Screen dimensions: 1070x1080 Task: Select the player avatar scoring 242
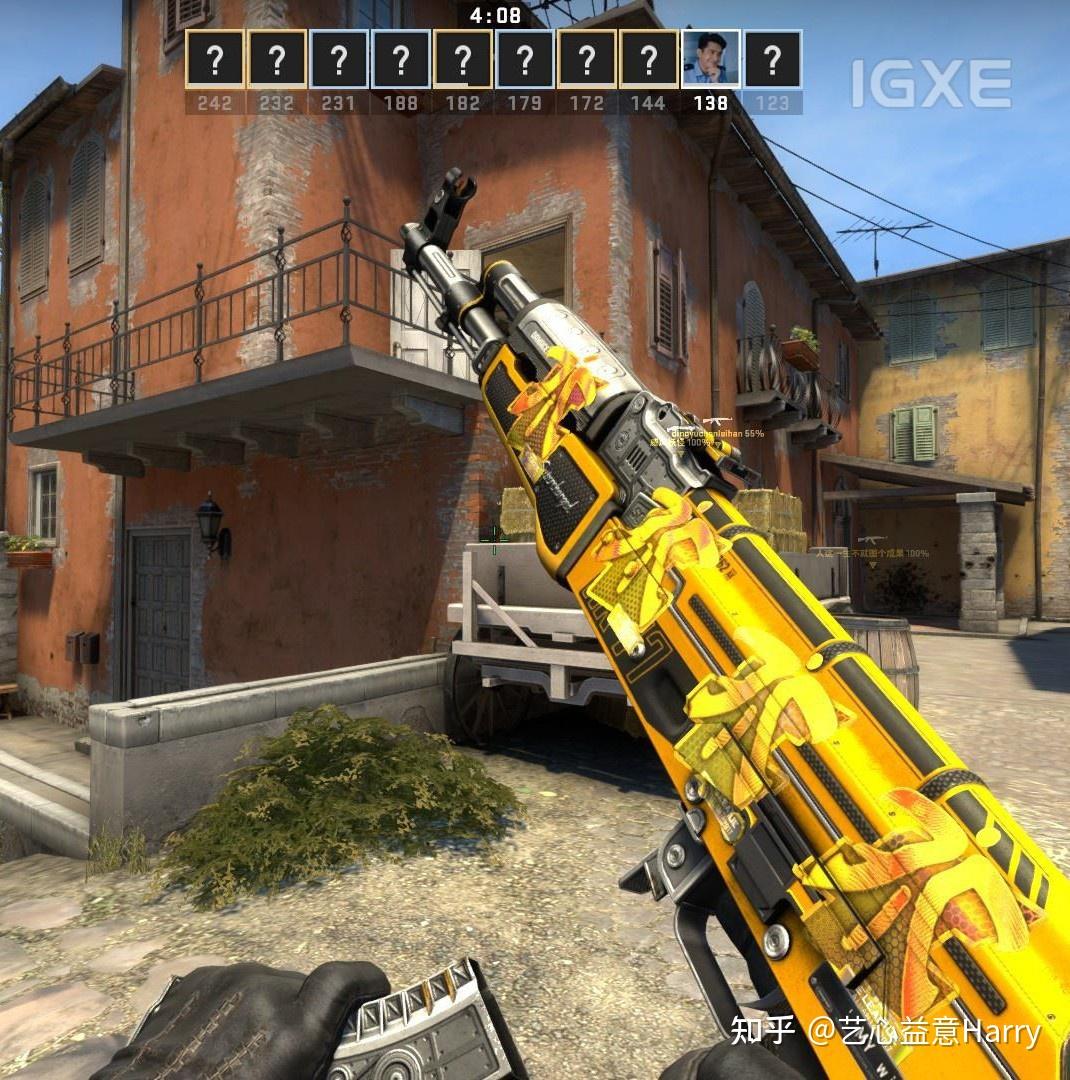pyautogui.click(x=215, y=59)
